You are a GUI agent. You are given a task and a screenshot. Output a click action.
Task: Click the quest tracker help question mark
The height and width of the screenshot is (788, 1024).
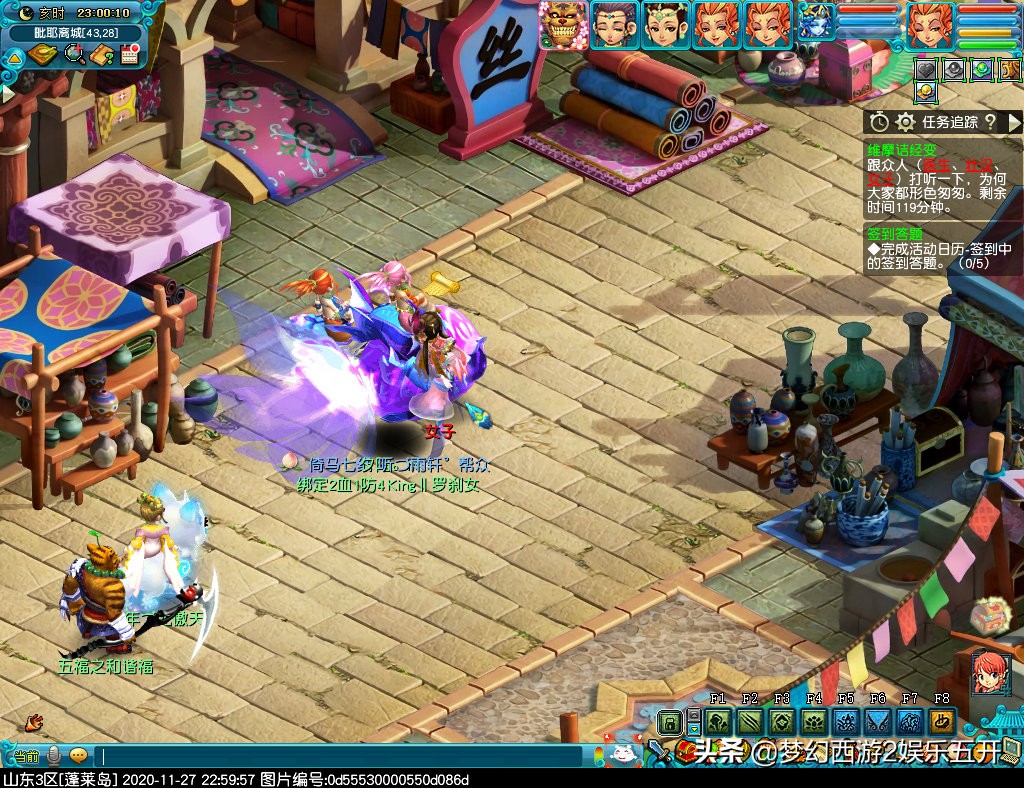[x=989, y=122]
